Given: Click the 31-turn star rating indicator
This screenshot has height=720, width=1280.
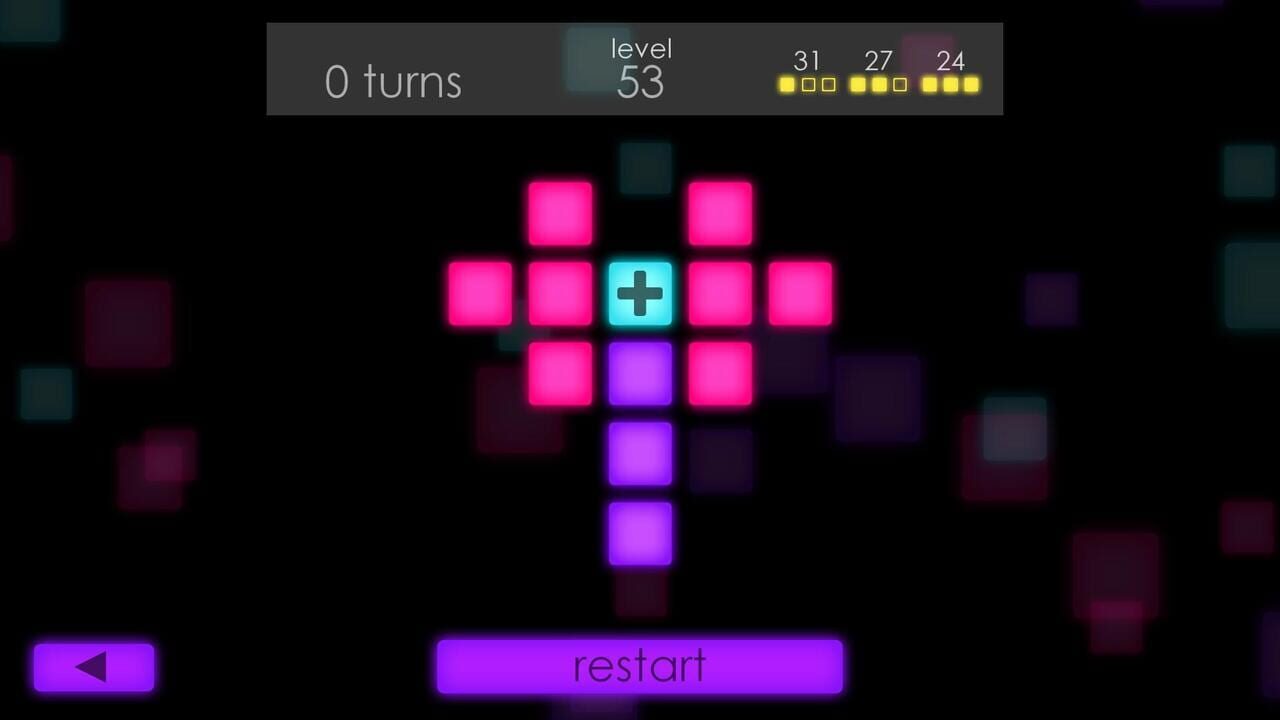Looking at the screenshot, I should tap(807, 72).
